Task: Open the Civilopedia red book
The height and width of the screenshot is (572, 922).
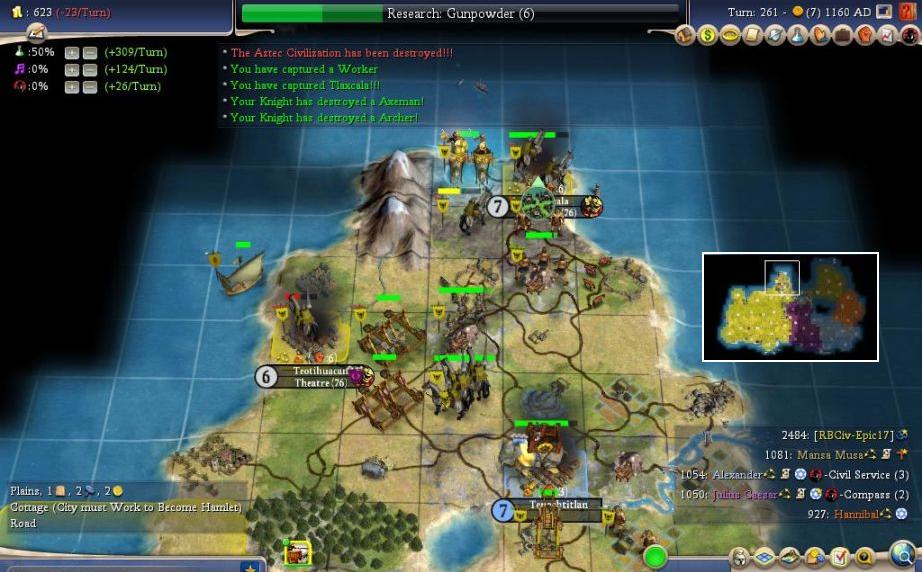Action: (905, 12)
